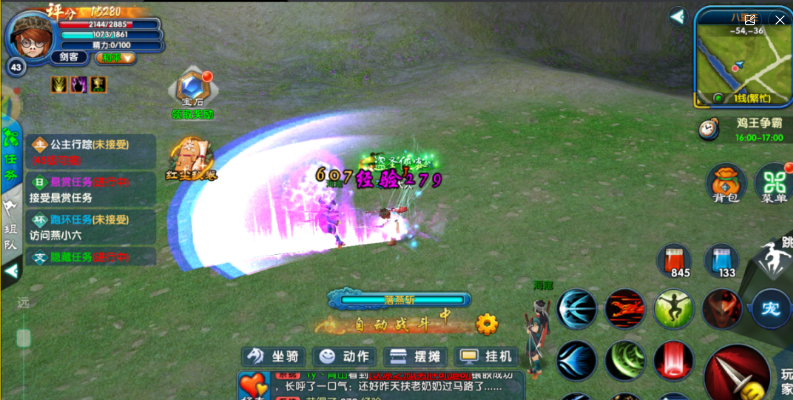Viewport: 793px width, 400px height.
Task: Claim the 宝石 gem reward icon
Action: tap(192, 92)
